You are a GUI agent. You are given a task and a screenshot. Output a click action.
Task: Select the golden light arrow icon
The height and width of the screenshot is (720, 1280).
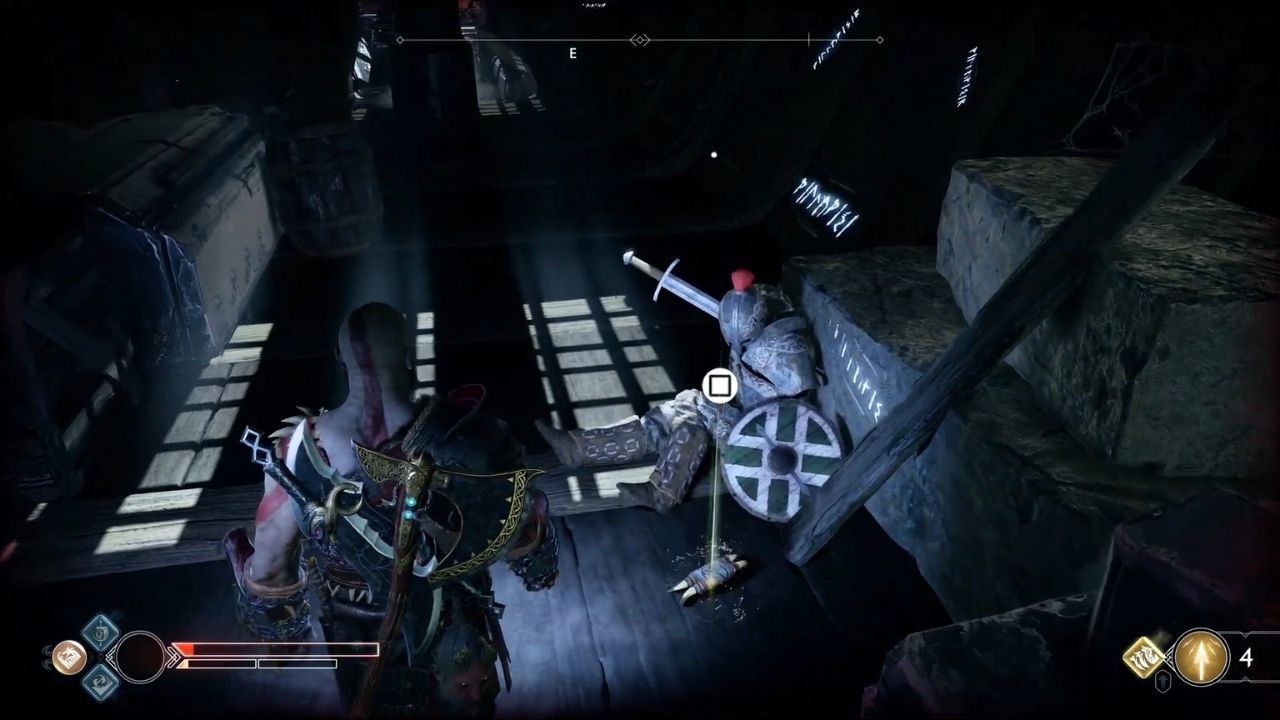[1201, 657]
